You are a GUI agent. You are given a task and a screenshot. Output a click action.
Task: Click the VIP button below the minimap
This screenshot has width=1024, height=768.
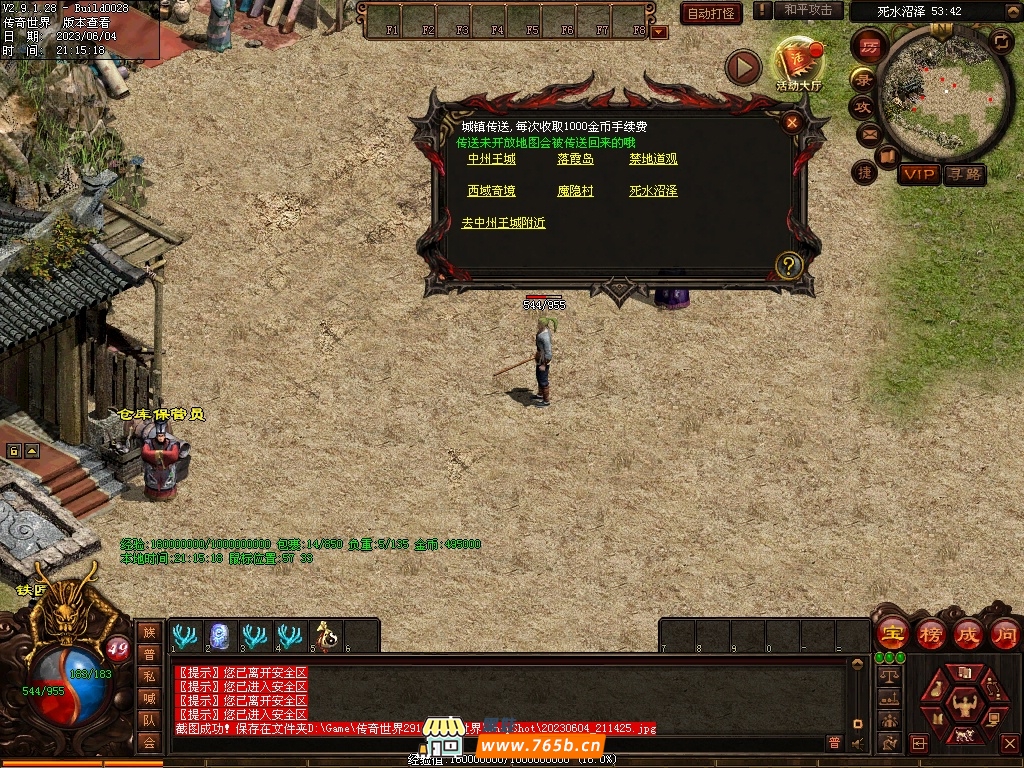(x=918, y=174)
